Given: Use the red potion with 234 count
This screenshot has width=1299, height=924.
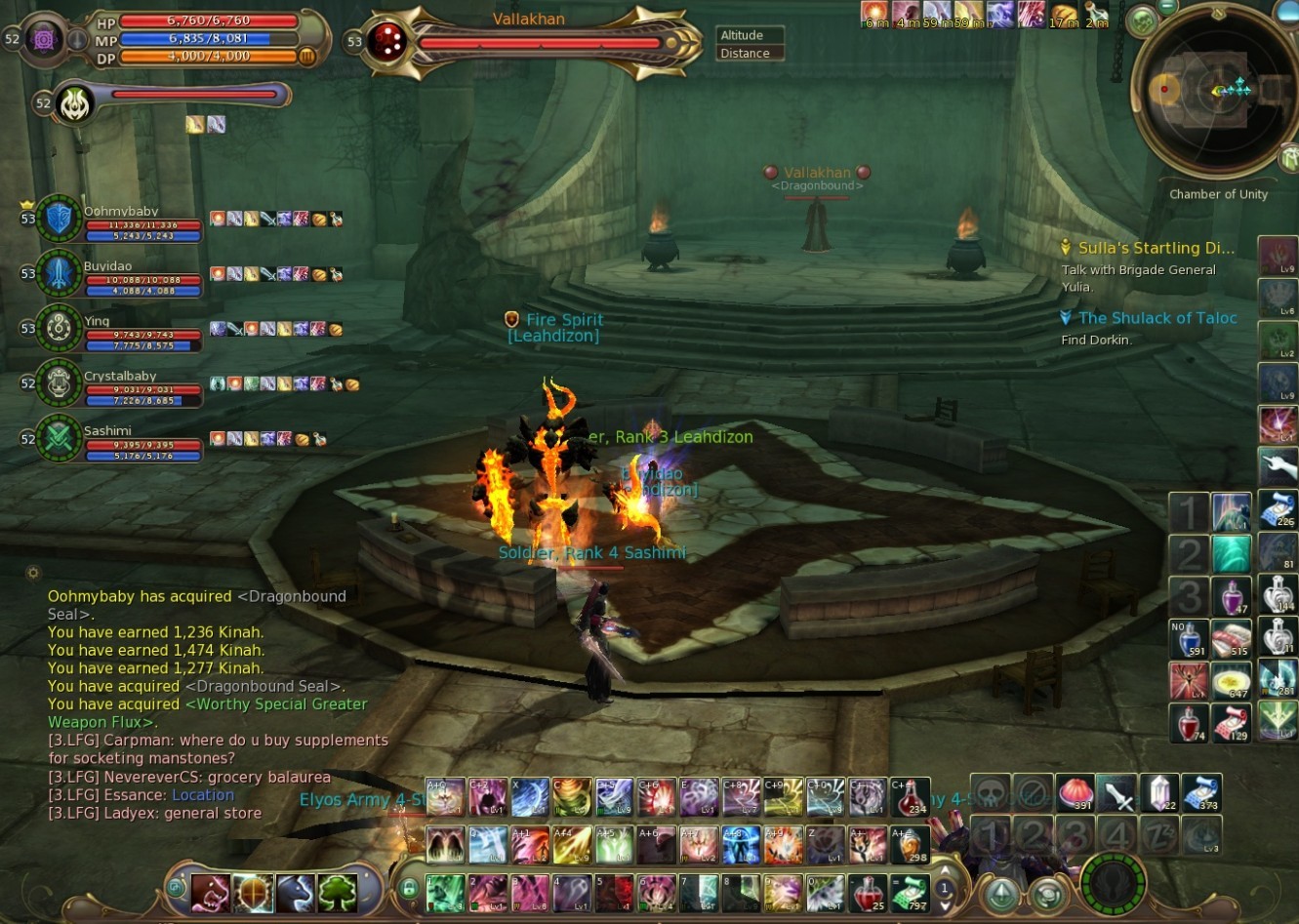Looking at the screenshot, I should (911, 797).
